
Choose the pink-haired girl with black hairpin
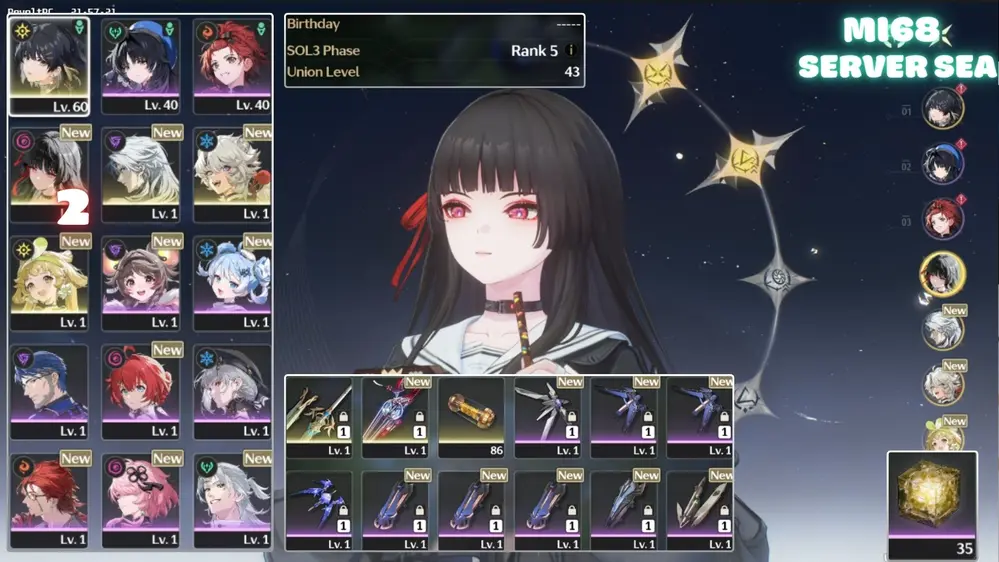(x=140, y=501)
